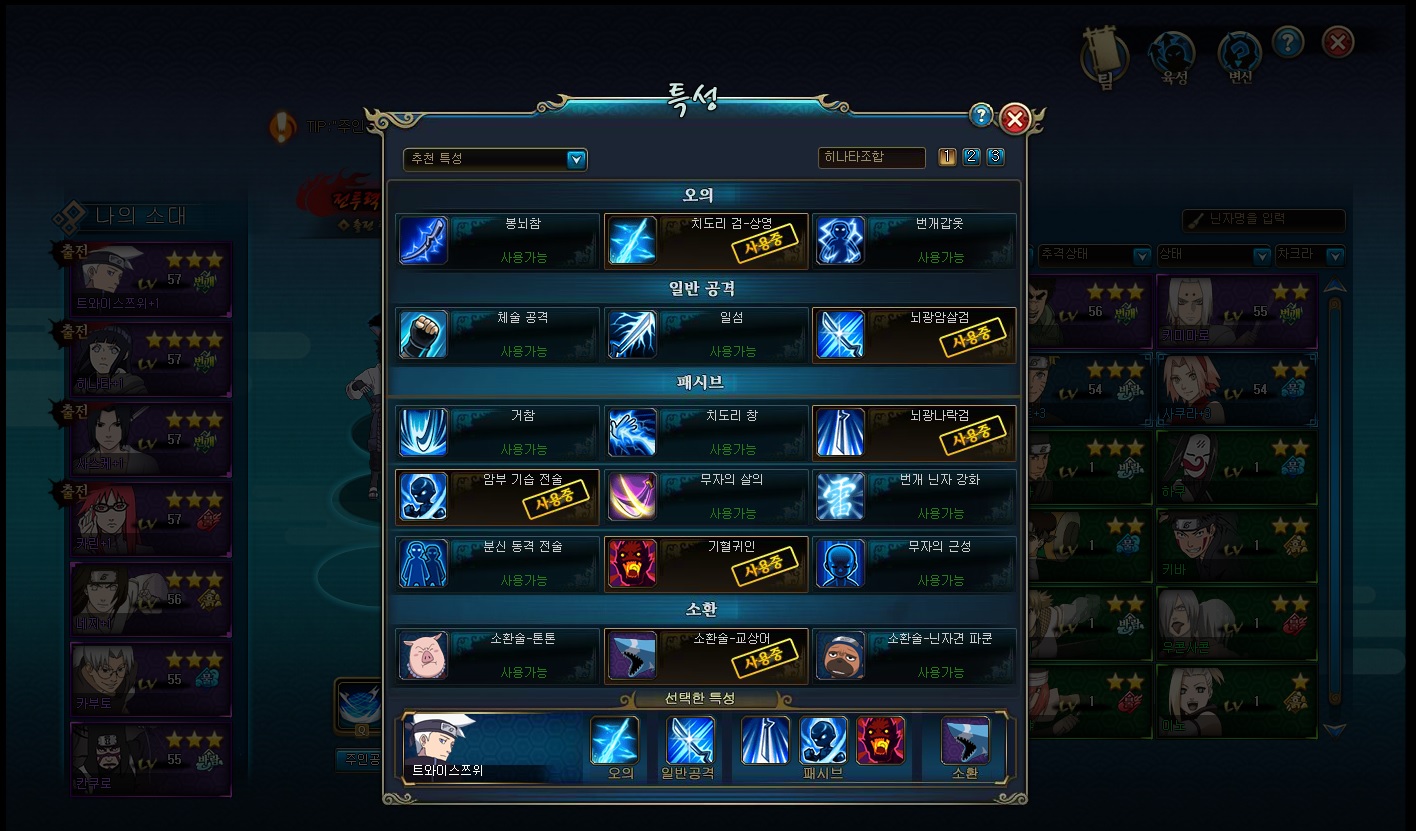Select the 치도리 창 passive
Viewport: 1416px width, 831px height.
click(x=706, y=432)
